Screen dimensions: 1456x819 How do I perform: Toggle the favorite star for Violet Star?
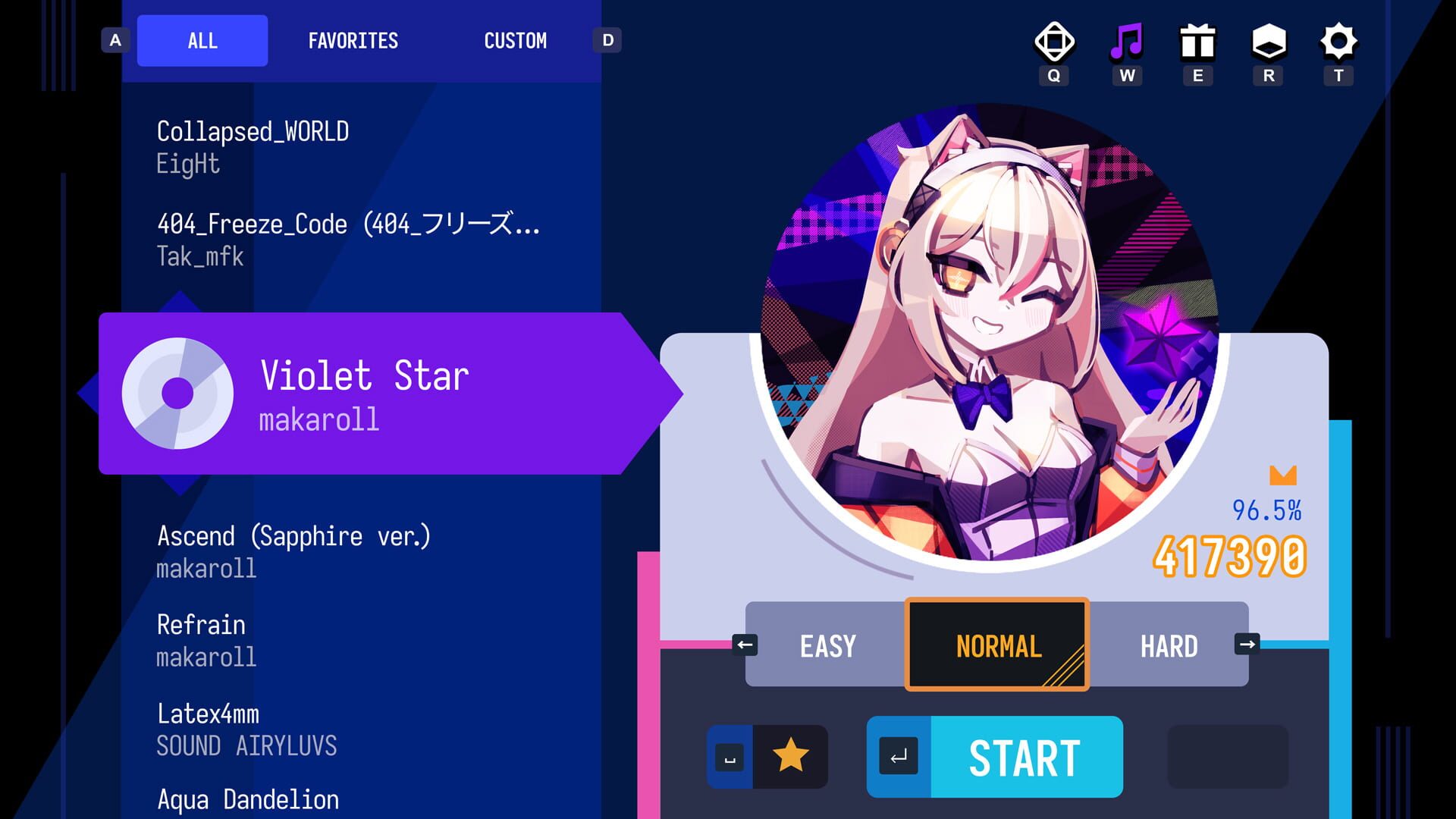(x=791, y=756)
